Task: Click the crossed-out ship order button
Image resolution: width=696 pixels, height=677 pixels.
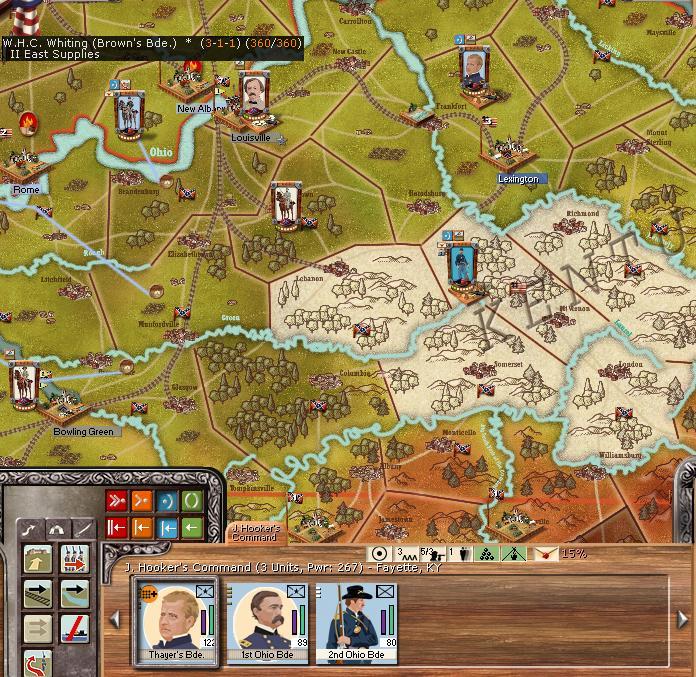Action: [74, 629]
